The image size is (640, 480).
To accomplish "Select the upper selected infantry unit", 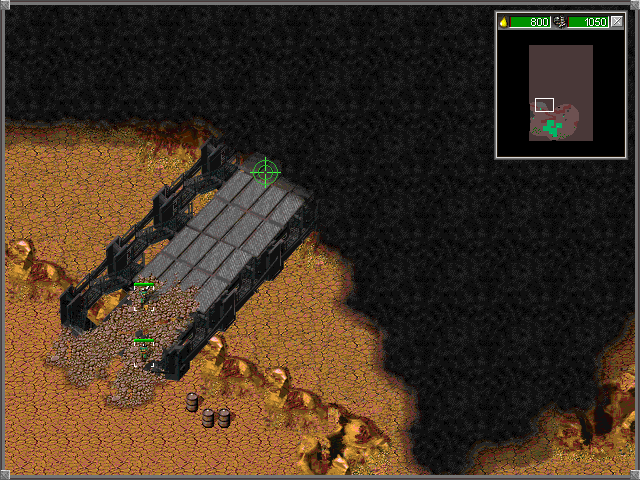I will point(143,299).
